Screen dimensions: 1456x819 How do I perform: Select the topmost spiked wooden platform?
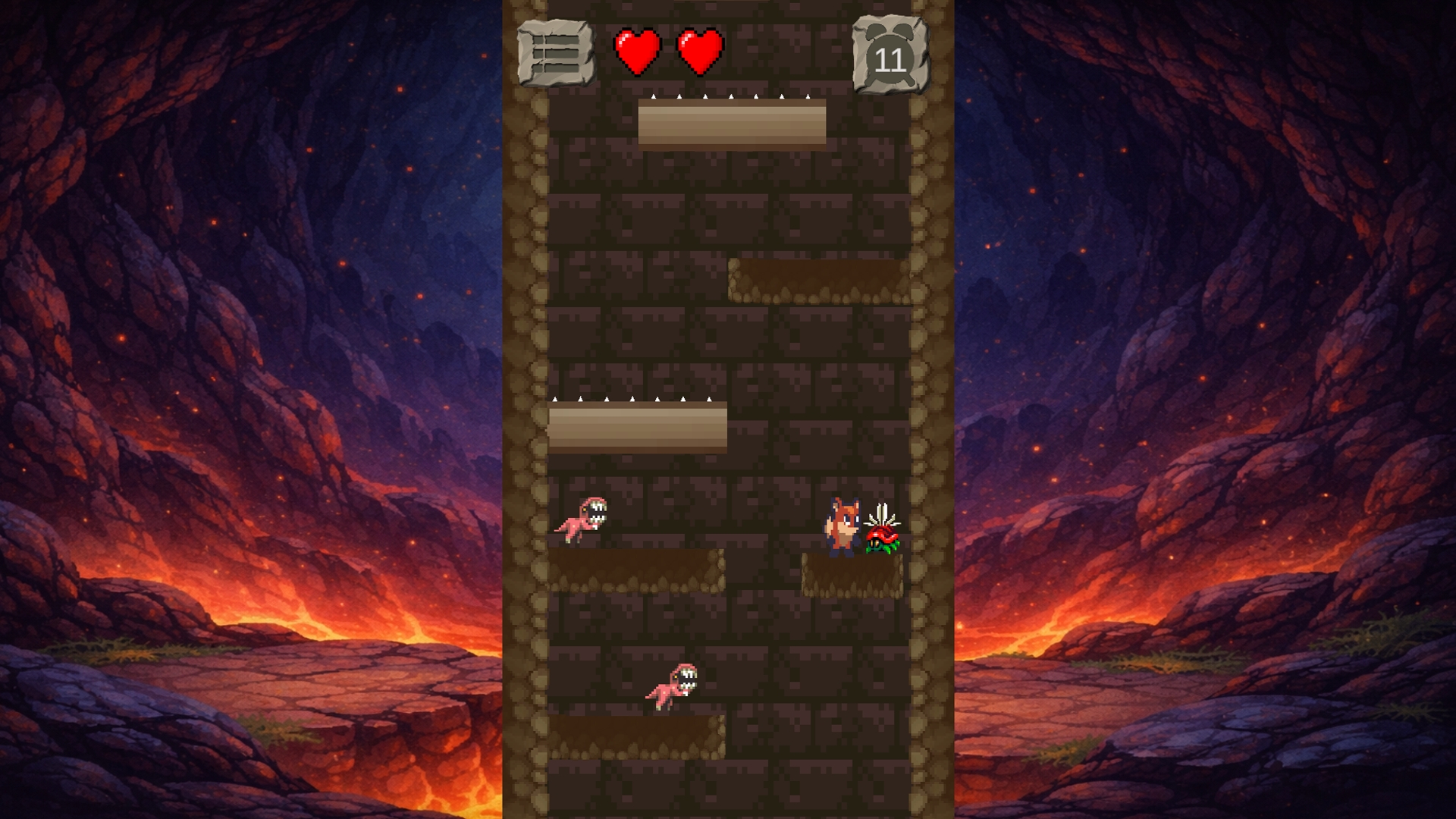(732, 125)
